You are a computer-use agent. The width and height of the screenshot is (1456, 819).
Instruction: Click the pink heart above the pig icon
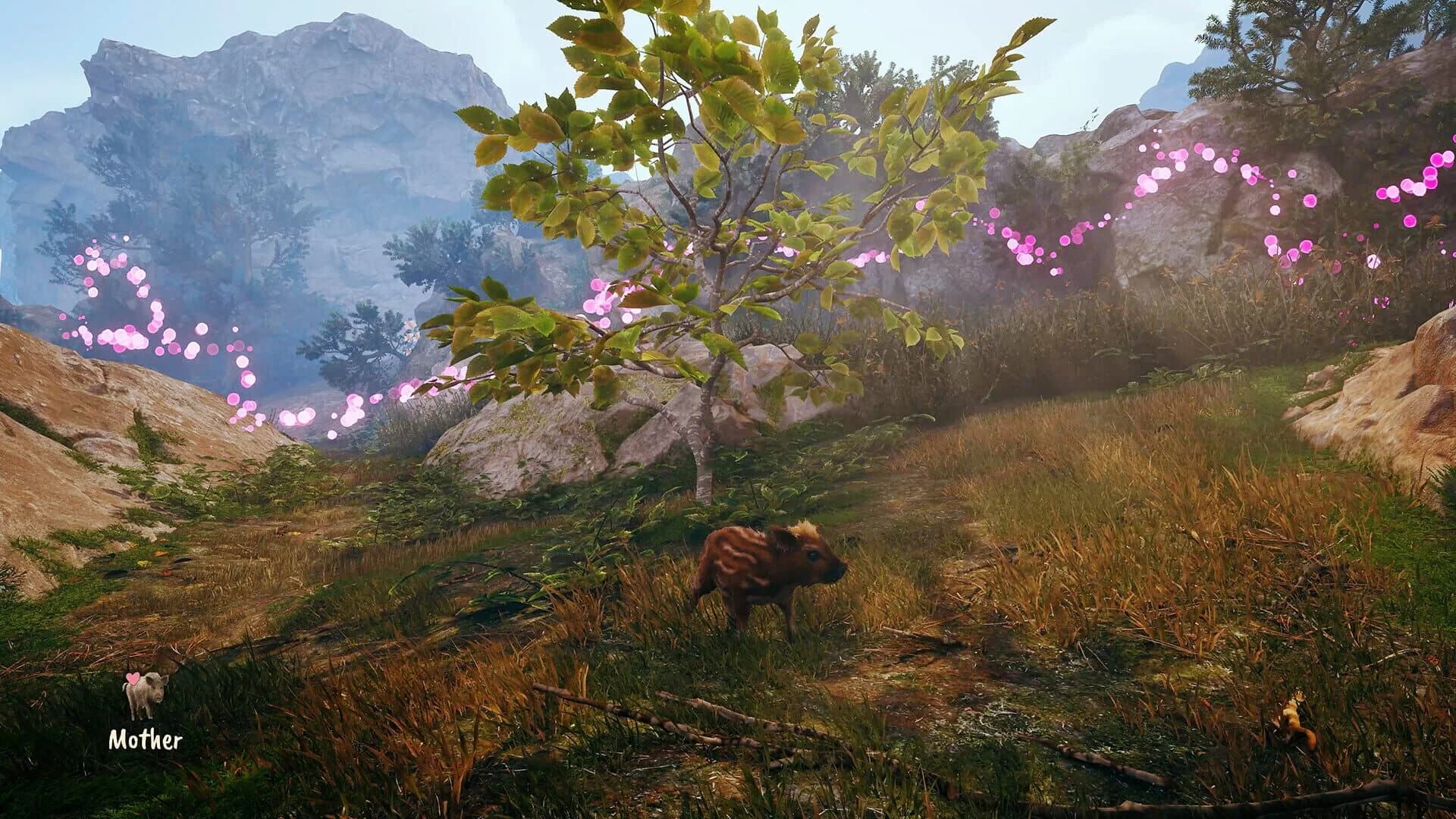133,680
